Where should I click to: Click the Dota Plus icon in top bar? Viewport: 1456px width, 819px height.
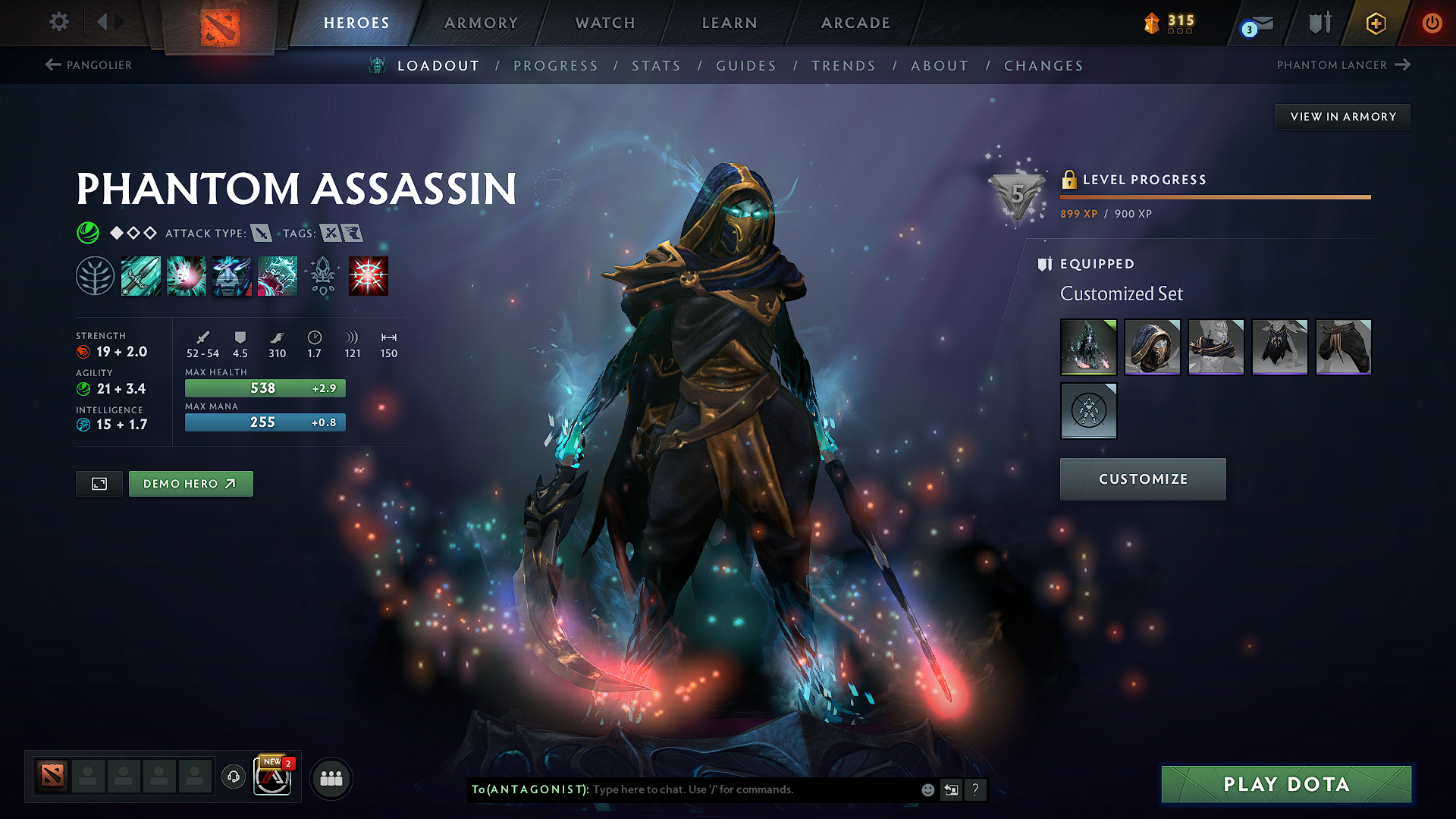(1375, 23)
